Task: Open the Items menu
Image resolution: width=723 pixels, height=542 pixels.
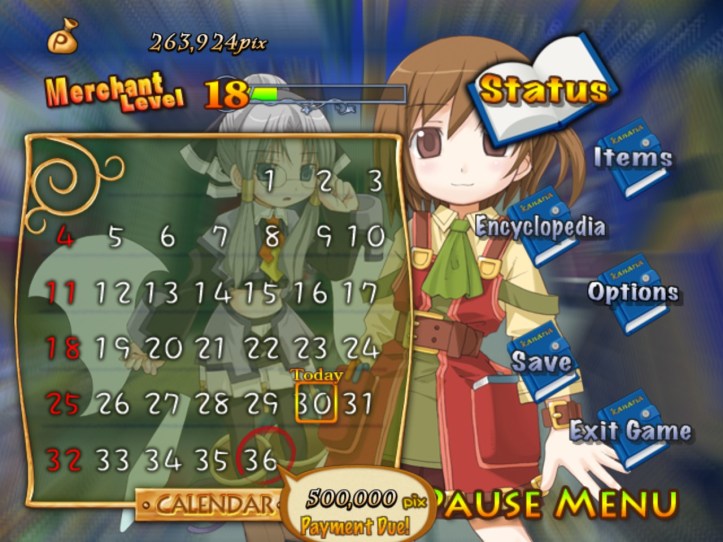Action: (x=632, y=158)
